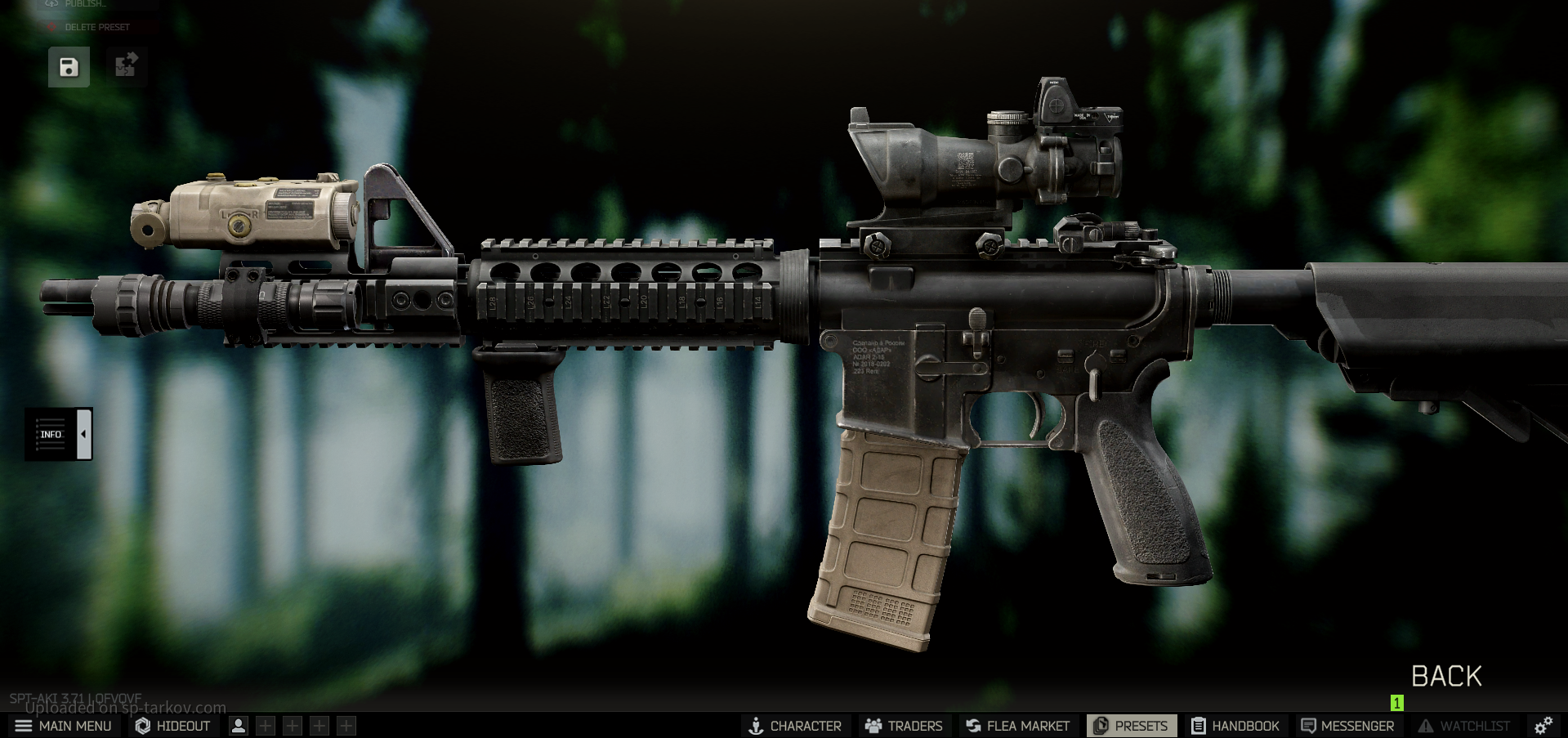Viewport: 1568px width, 738px height.
Task: Click the BACK button
Action: 1445,677
